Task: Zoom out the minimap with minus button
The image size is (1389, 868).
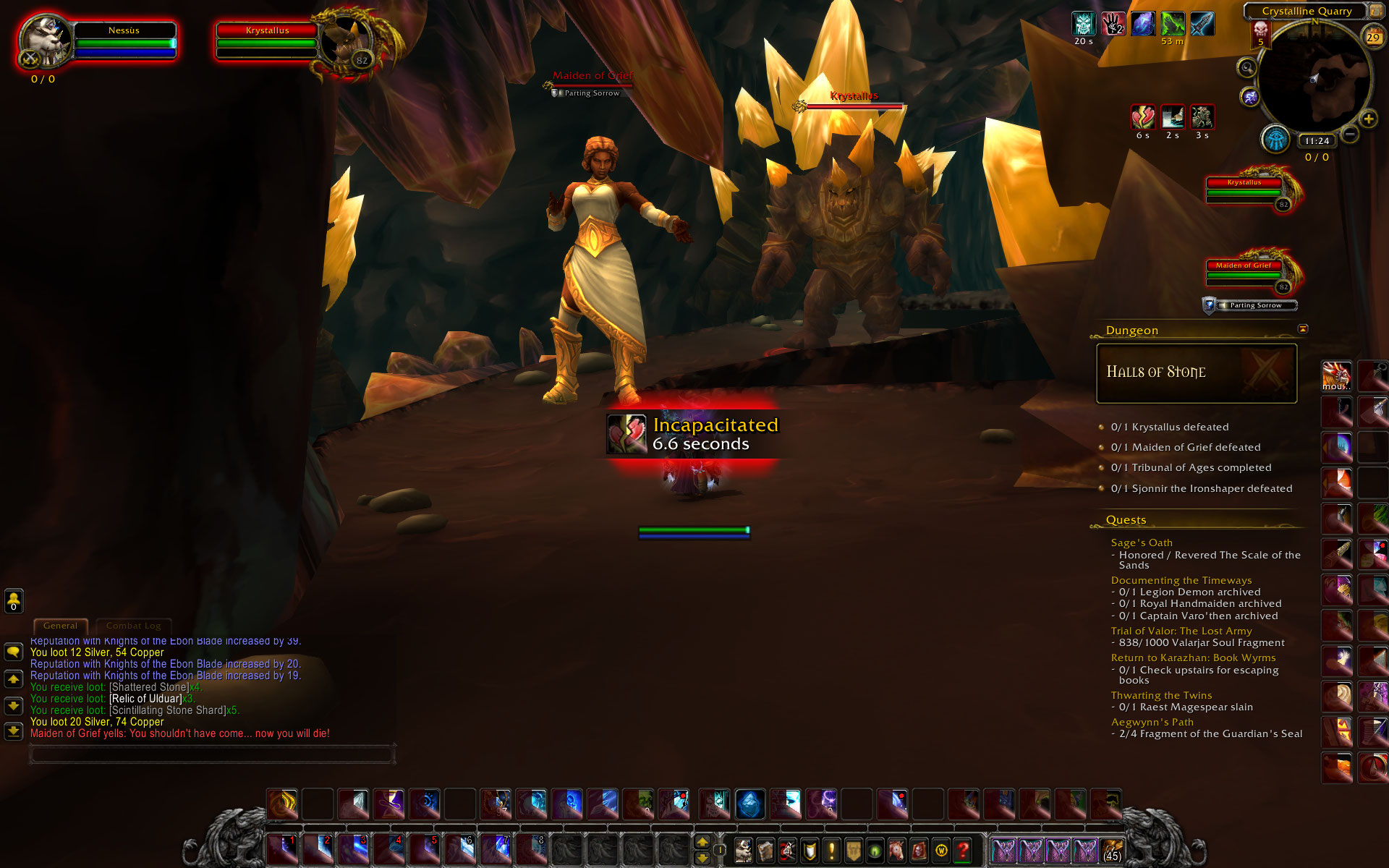Action: pyautogui.click(x=1350, y=135)
